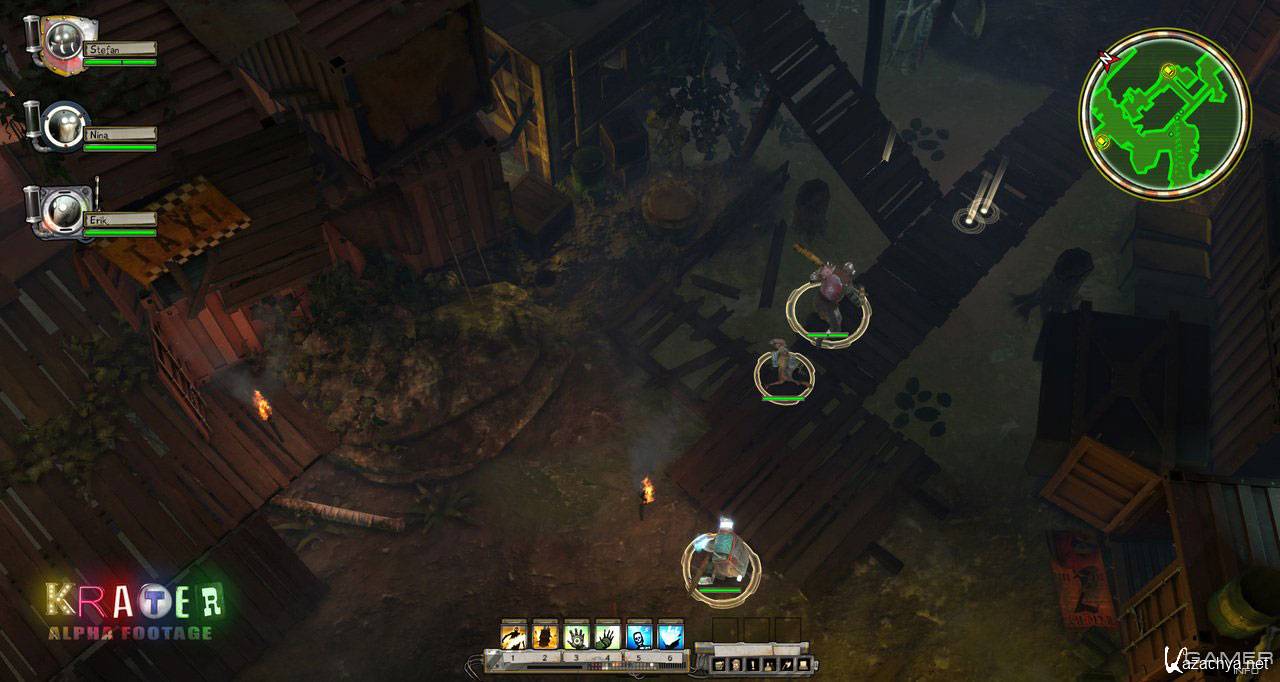Image resolution: width=1280 pixels, height=682 pixels.
Task: Open the character head menu icon
Action: pyautogui.click(x=735, y=665)
